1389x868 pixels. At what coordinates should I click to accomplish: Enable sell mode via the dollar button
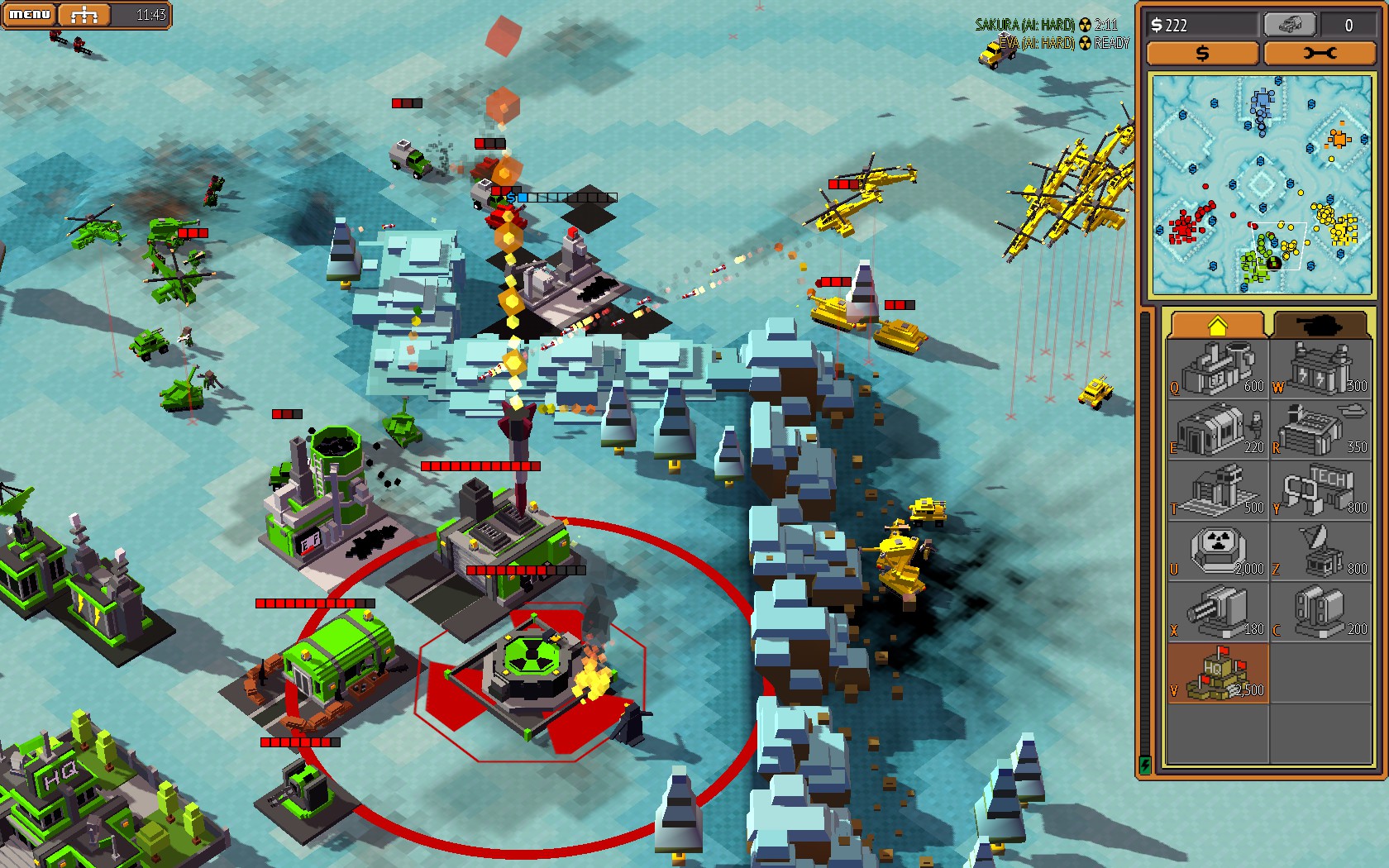[x=1201, y=54]
